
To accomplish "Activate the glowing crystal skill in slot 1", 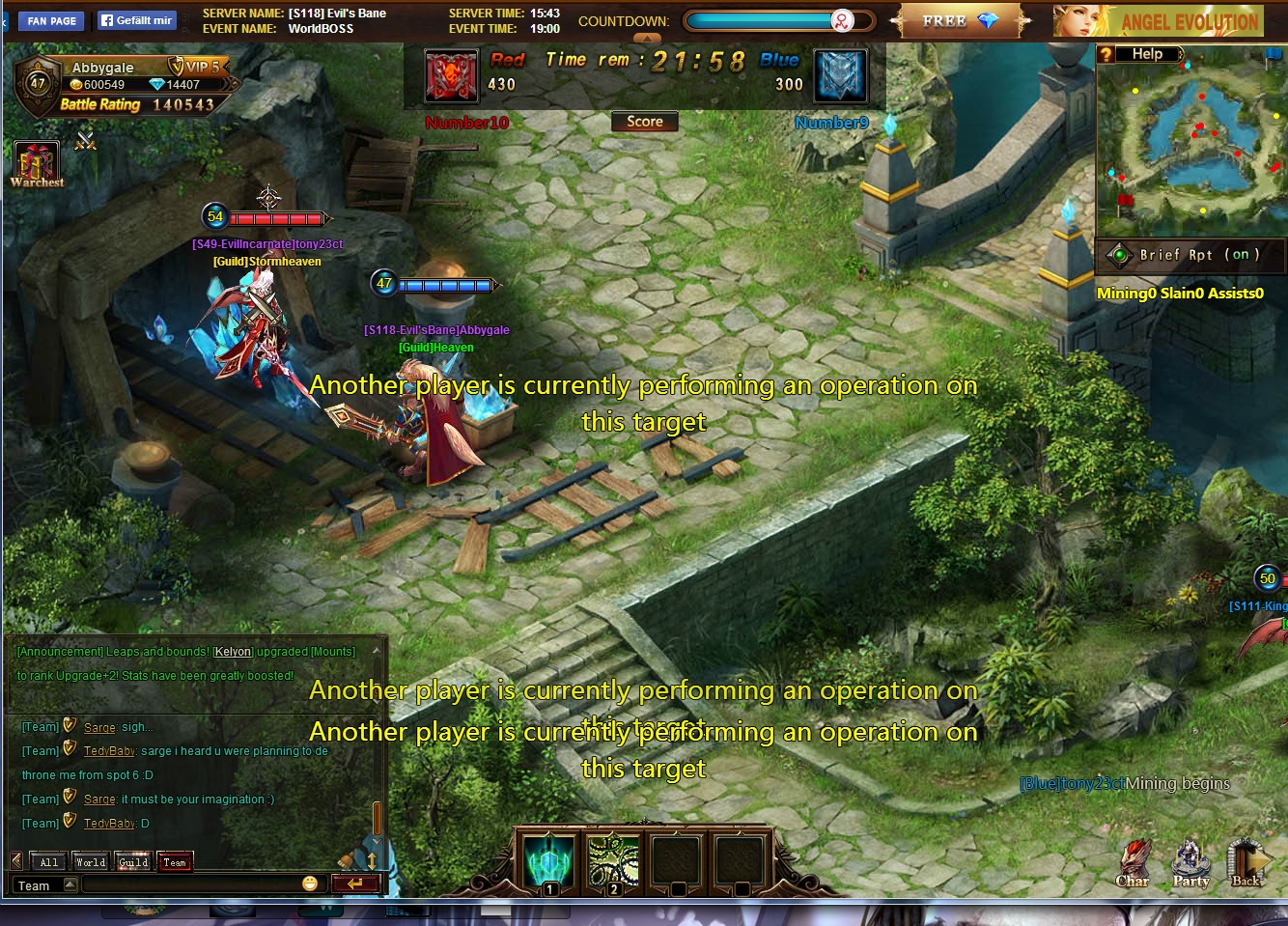I will click(x=549, y=859).
